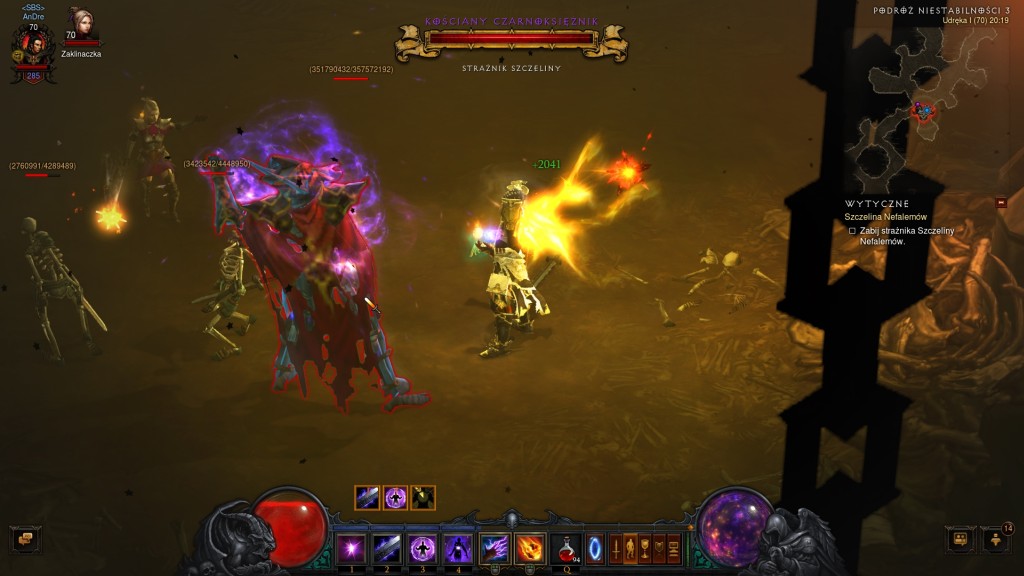Viewport: 1024px width, 576px height.
Task: Collapse the Wytyczne objectives tracker
Action: coord(1001,202)
